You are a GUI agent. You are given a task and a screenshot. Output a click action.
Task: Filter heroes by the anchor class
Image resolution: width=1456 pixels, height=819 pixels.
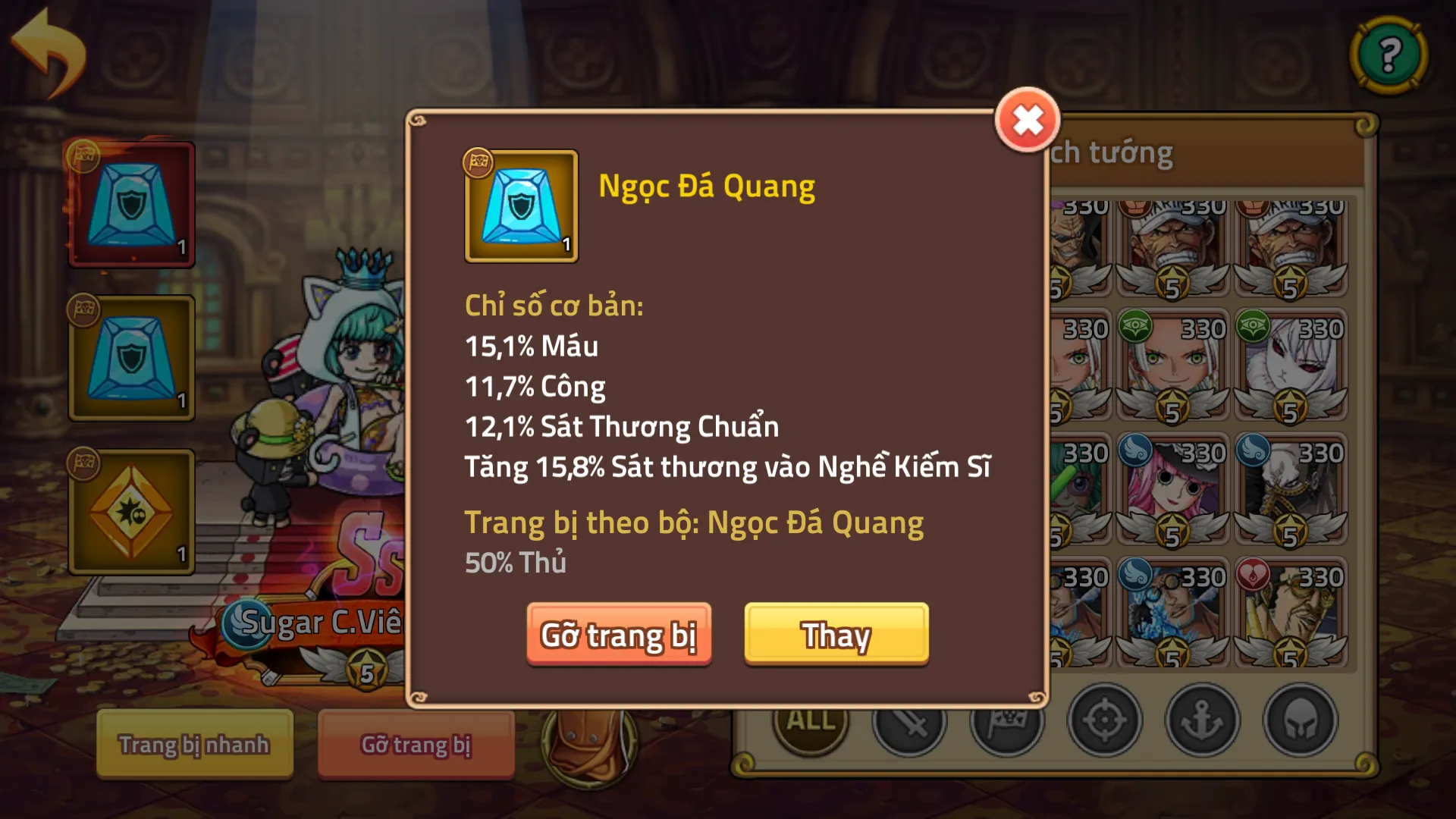pos(1202,720)
